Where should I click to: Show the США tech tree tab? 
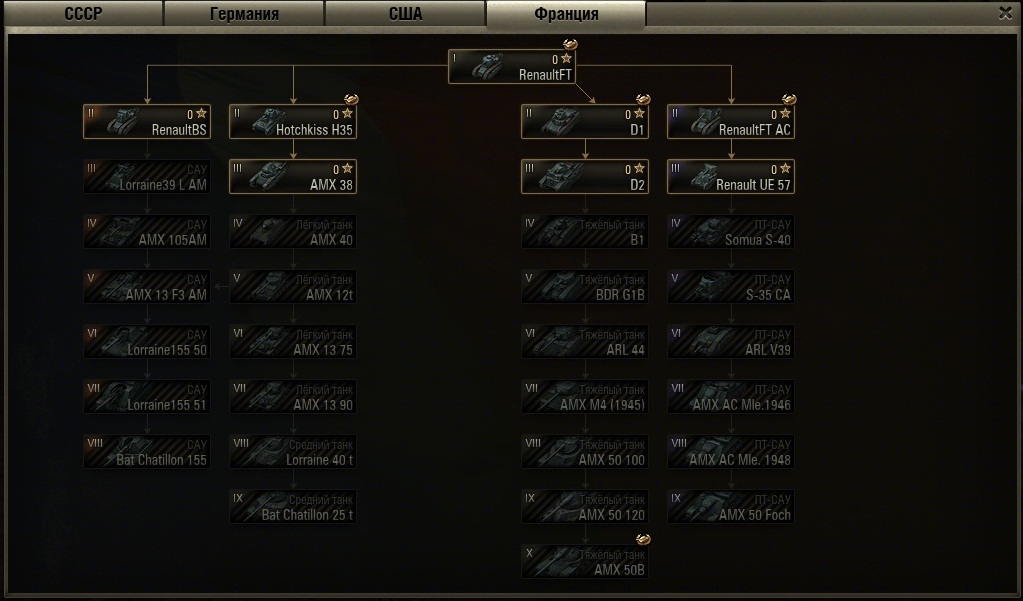point(405,14)
